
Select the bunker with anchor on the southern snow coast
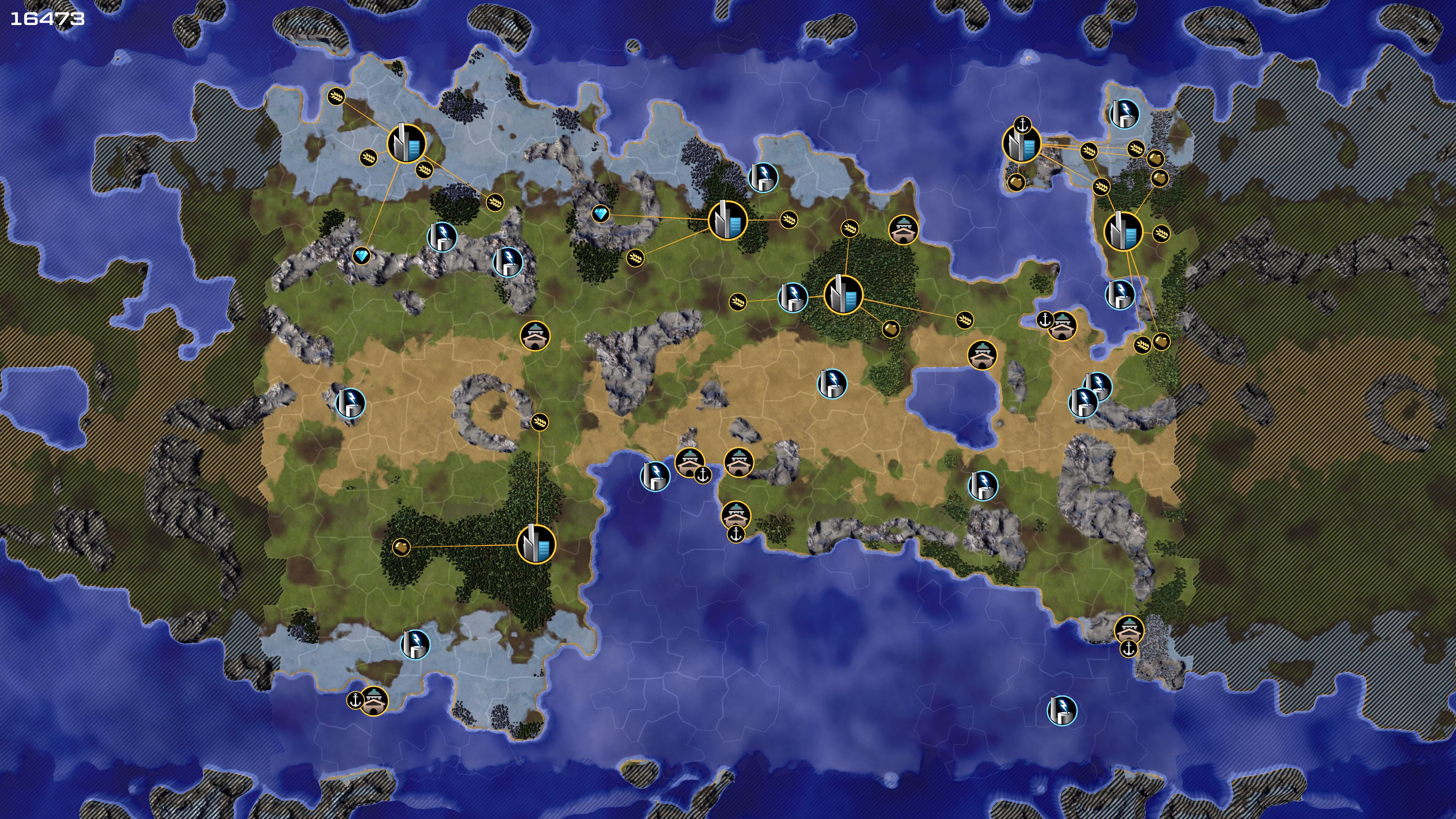point(373,701)
